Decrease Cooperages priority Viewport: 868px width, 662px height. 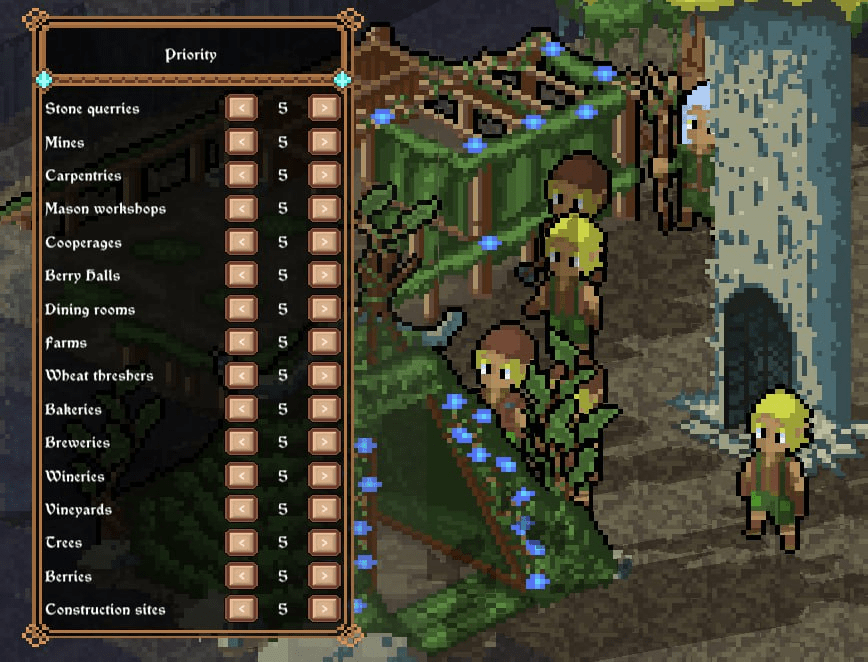[x=241, y=242]
